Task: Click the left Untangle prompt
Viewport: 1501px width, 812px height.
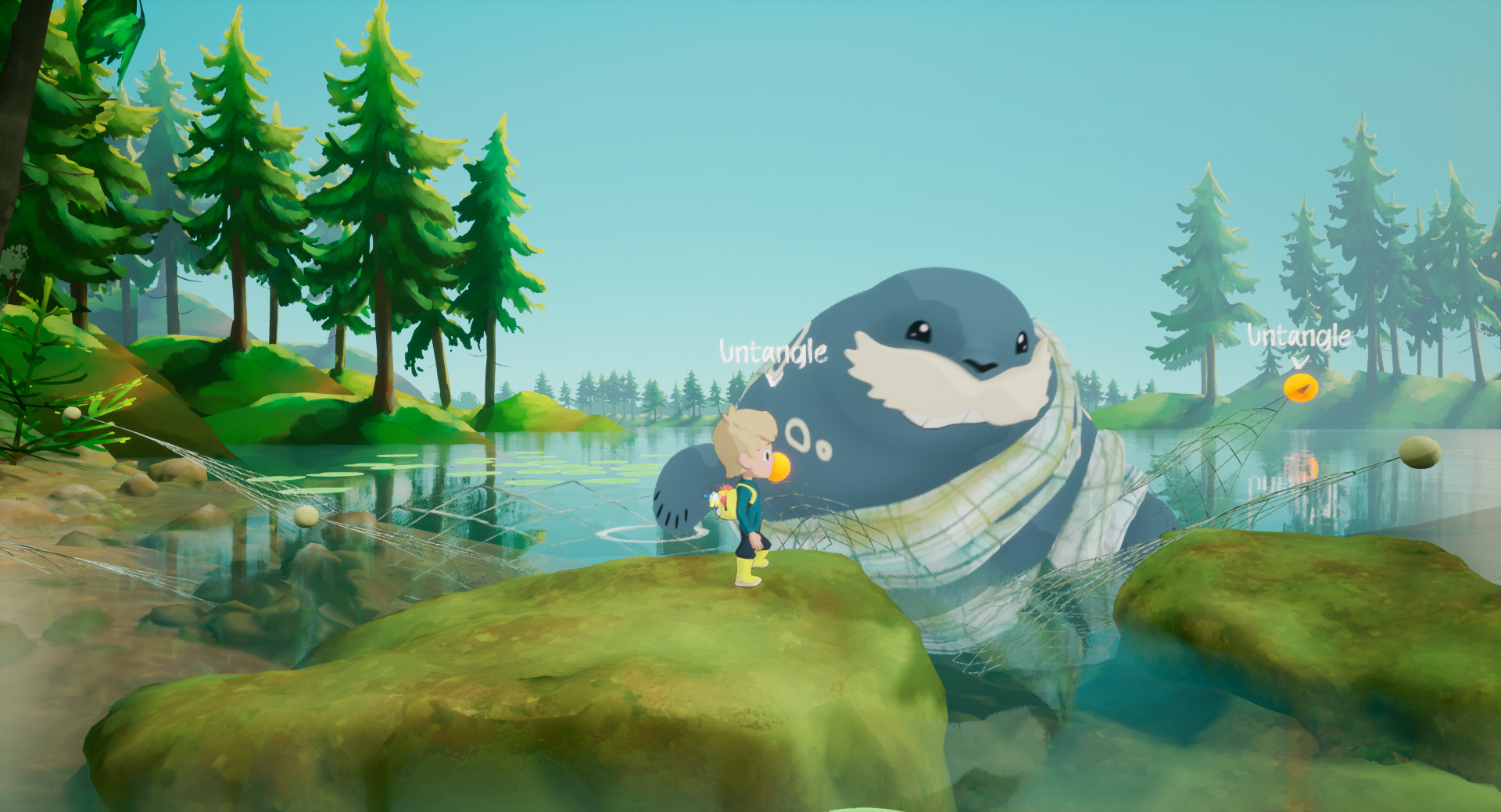Action: [x=772, y=352]
